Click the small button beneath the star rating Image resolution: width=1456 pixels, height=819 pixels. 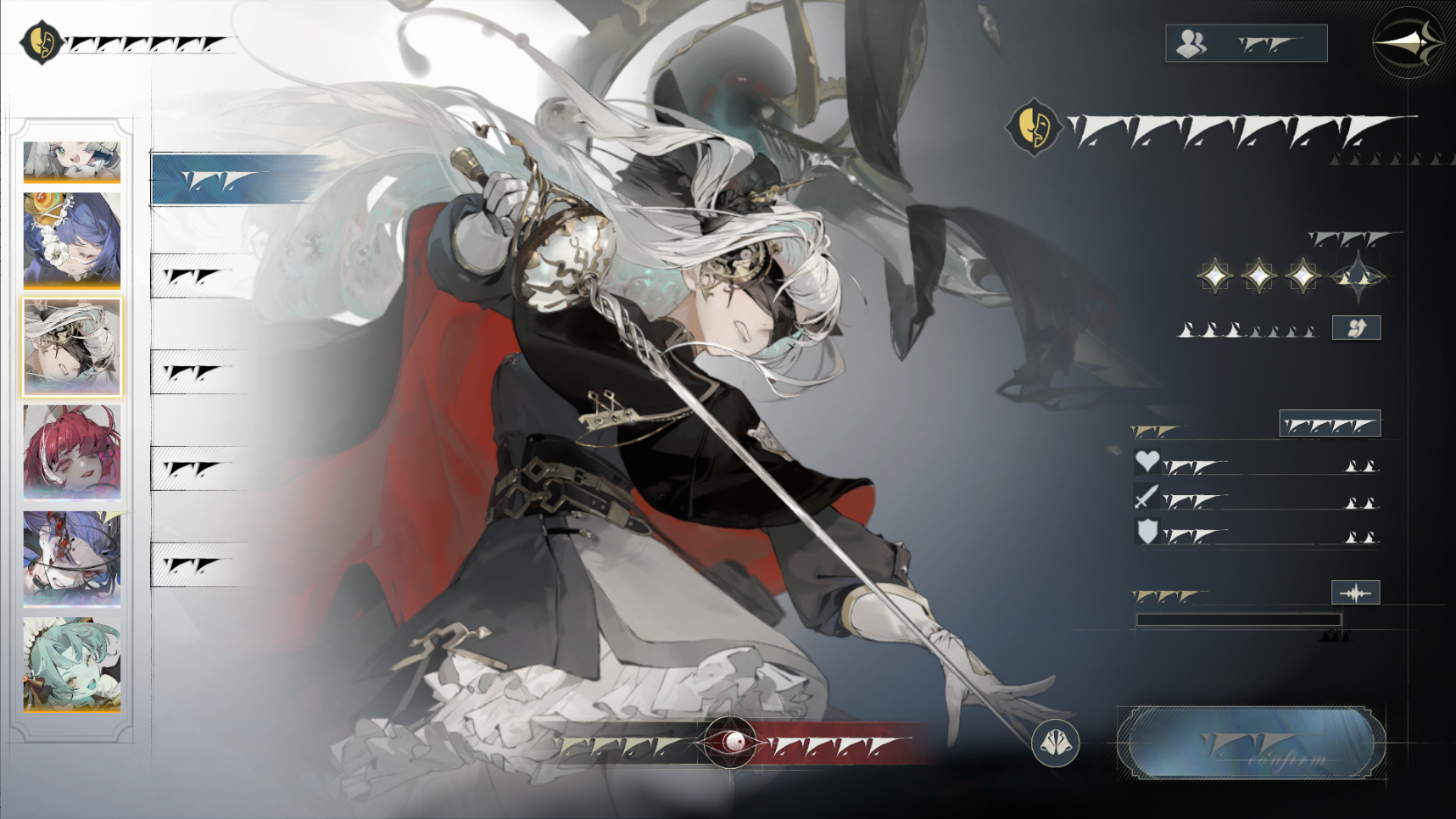pyautogui.click(x=1356, y=328)
